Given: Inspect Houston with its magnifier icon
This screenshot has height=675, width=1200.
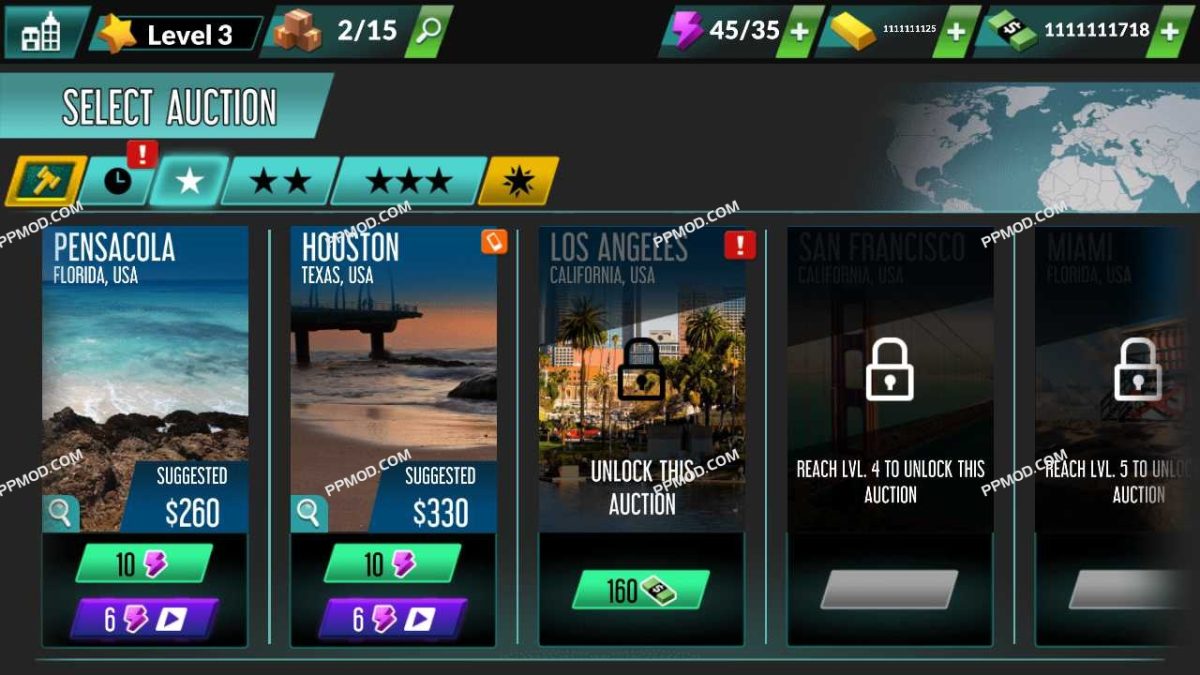Looking at the screenshot, I should pyautogui.click(x=308, y=514).
